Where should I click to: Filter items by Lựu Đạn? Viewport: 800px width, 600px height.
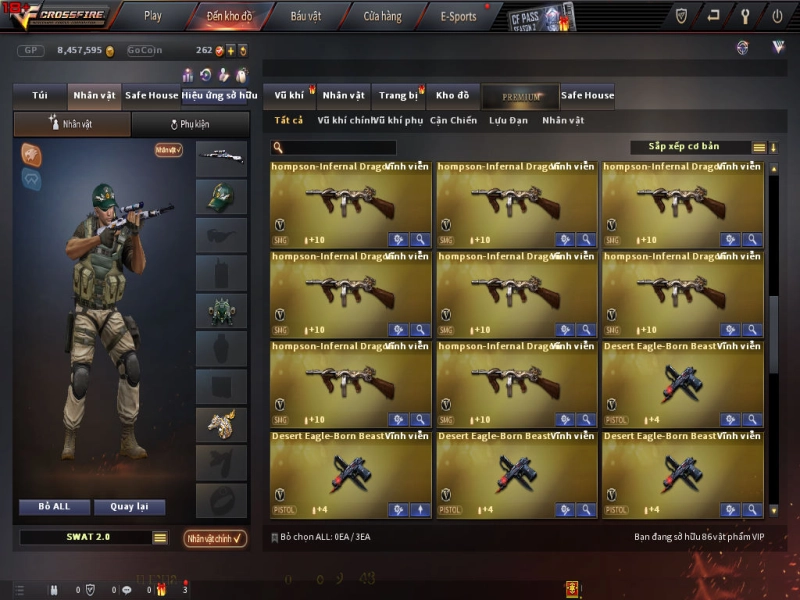pos(509,121)
